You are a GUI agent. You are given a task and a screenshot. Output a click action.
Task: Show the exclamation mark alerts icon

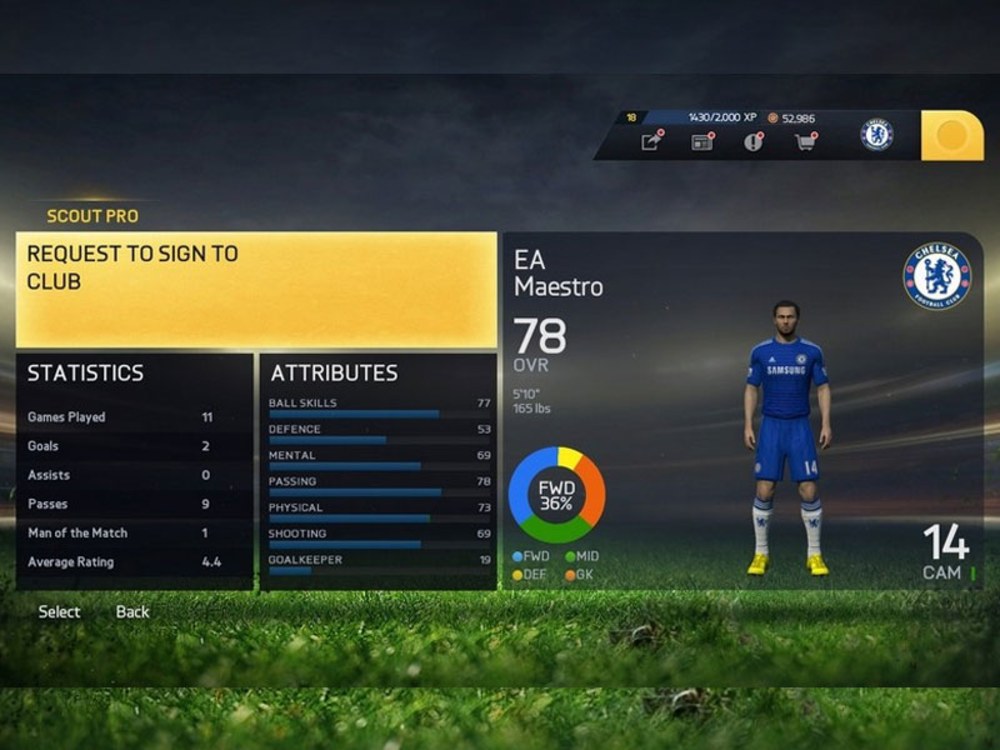(753, 142)
